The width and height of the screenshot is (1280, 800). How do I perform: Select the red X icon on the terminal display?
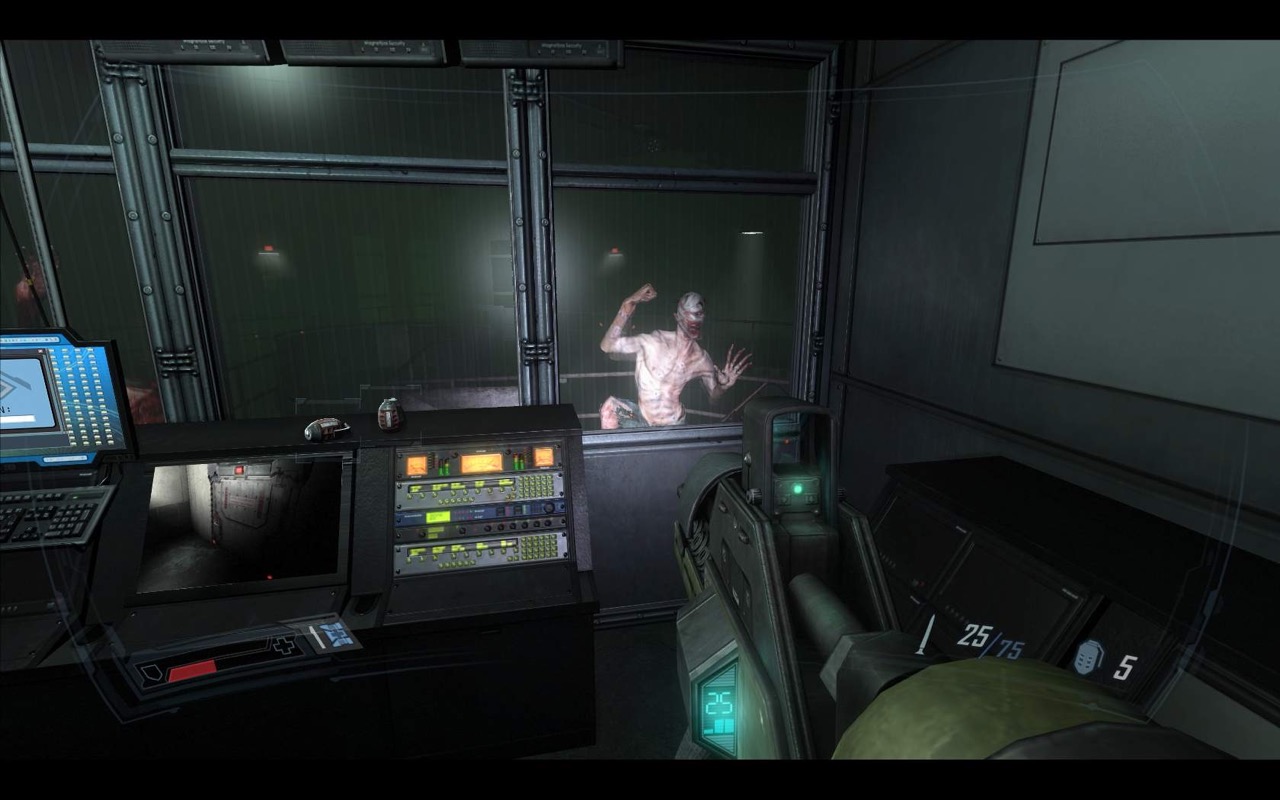coord(40,351)
